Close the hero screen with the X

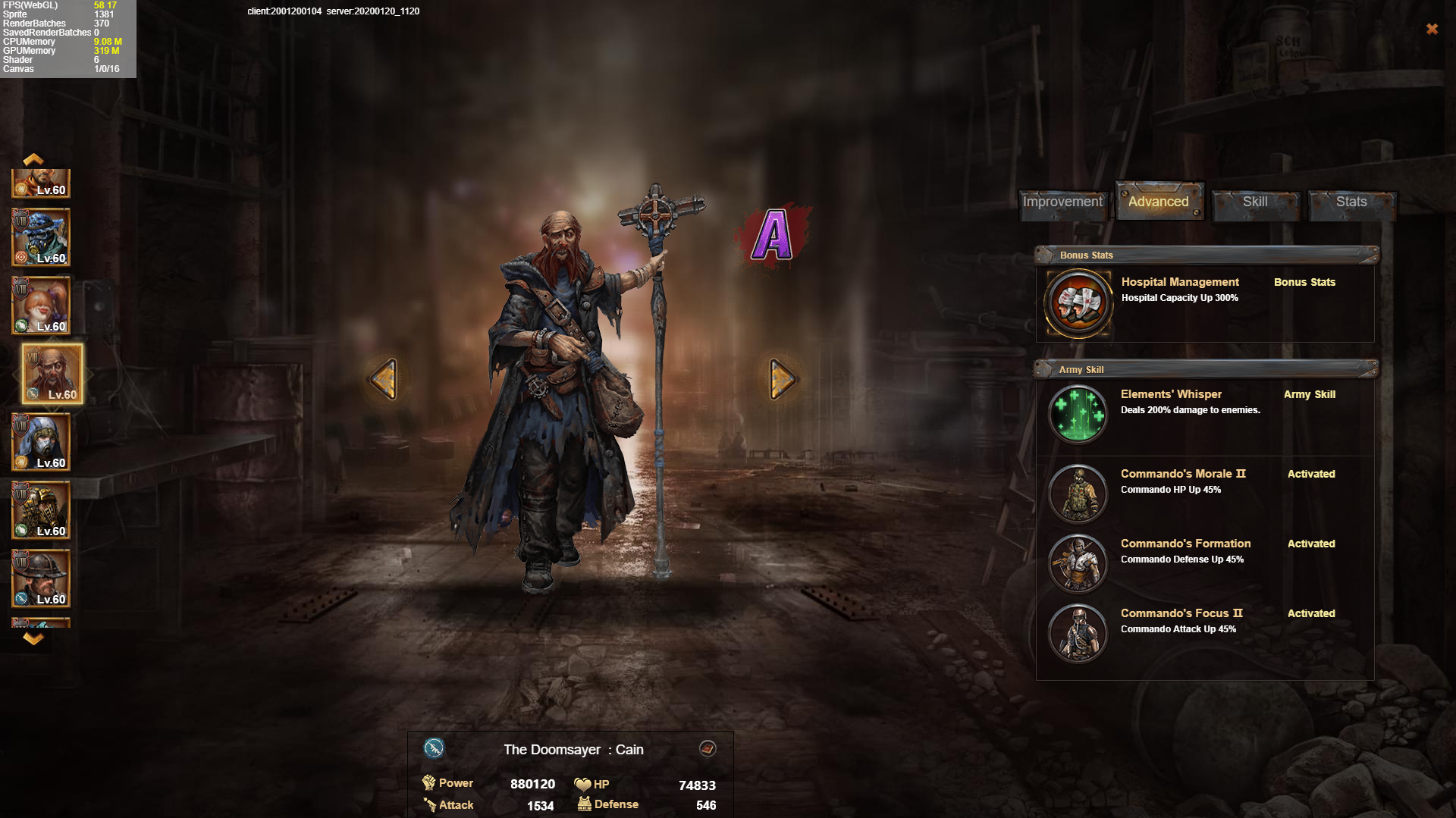[1432, 29]
